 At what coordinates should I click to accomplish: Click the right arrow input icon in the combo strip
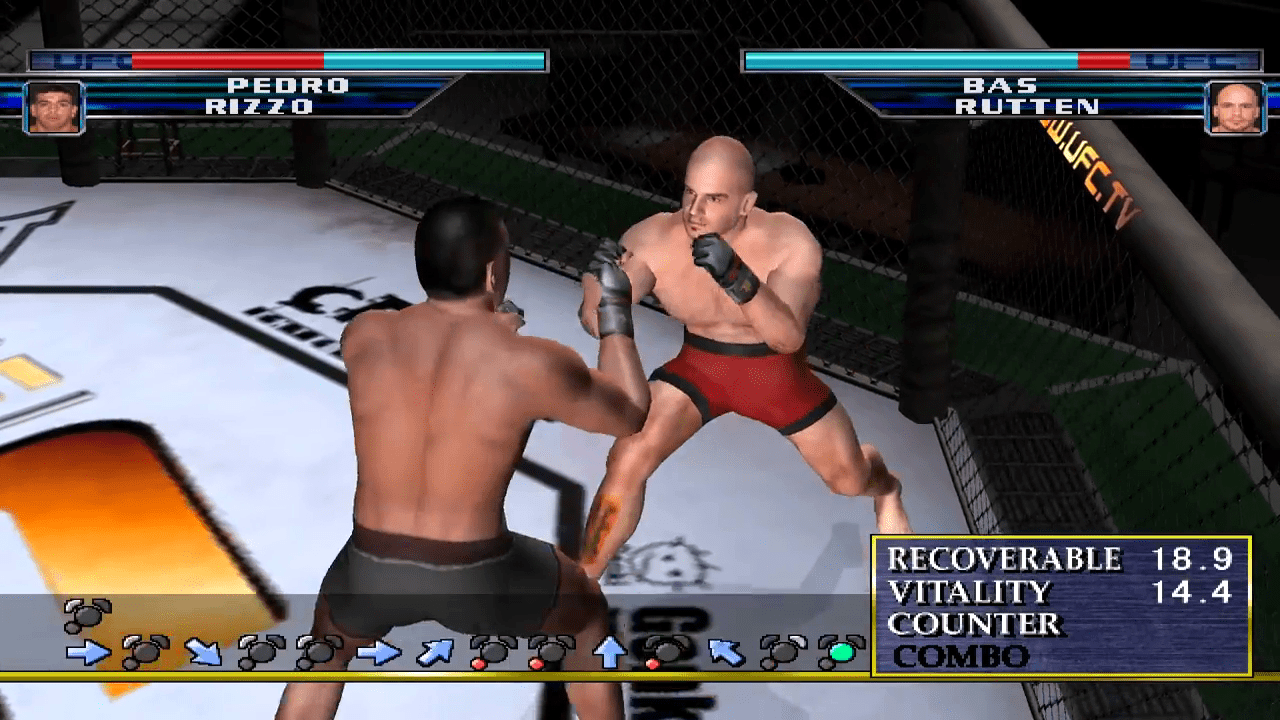[x=87, y=652]
